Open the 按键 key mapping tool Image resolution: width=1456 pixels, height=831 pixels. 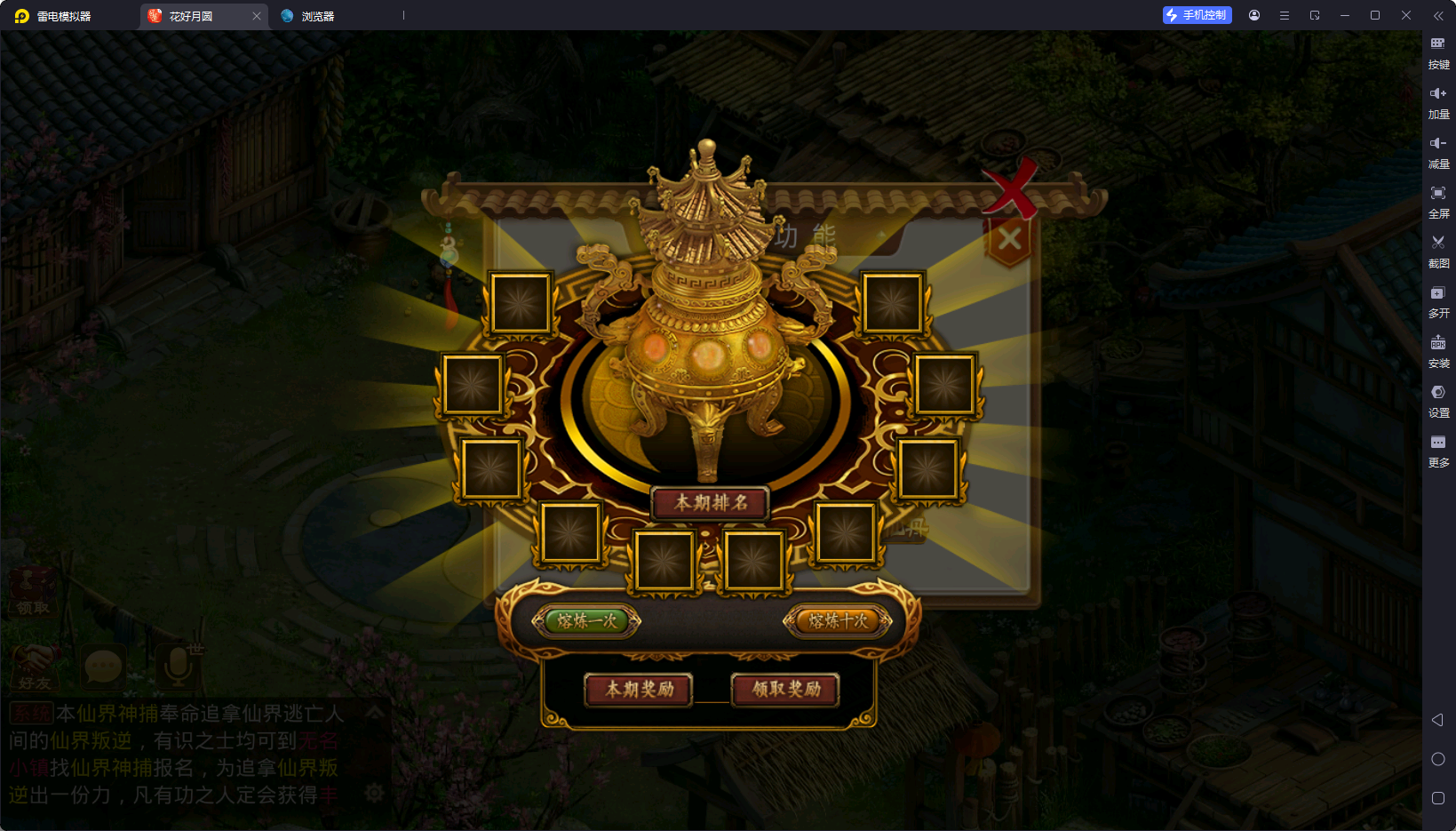pyautogui.click(x=1438, y=50)
